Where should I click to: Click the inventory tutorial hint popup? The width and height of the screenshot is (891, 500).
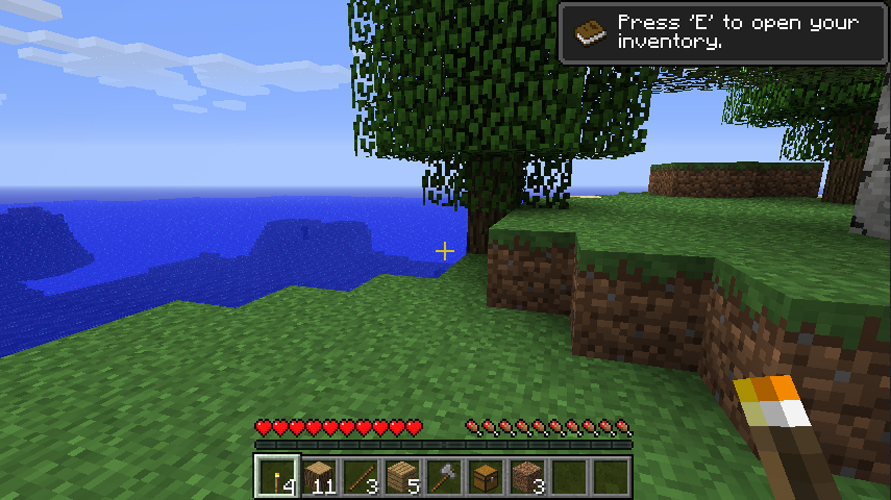click(723, 33)
